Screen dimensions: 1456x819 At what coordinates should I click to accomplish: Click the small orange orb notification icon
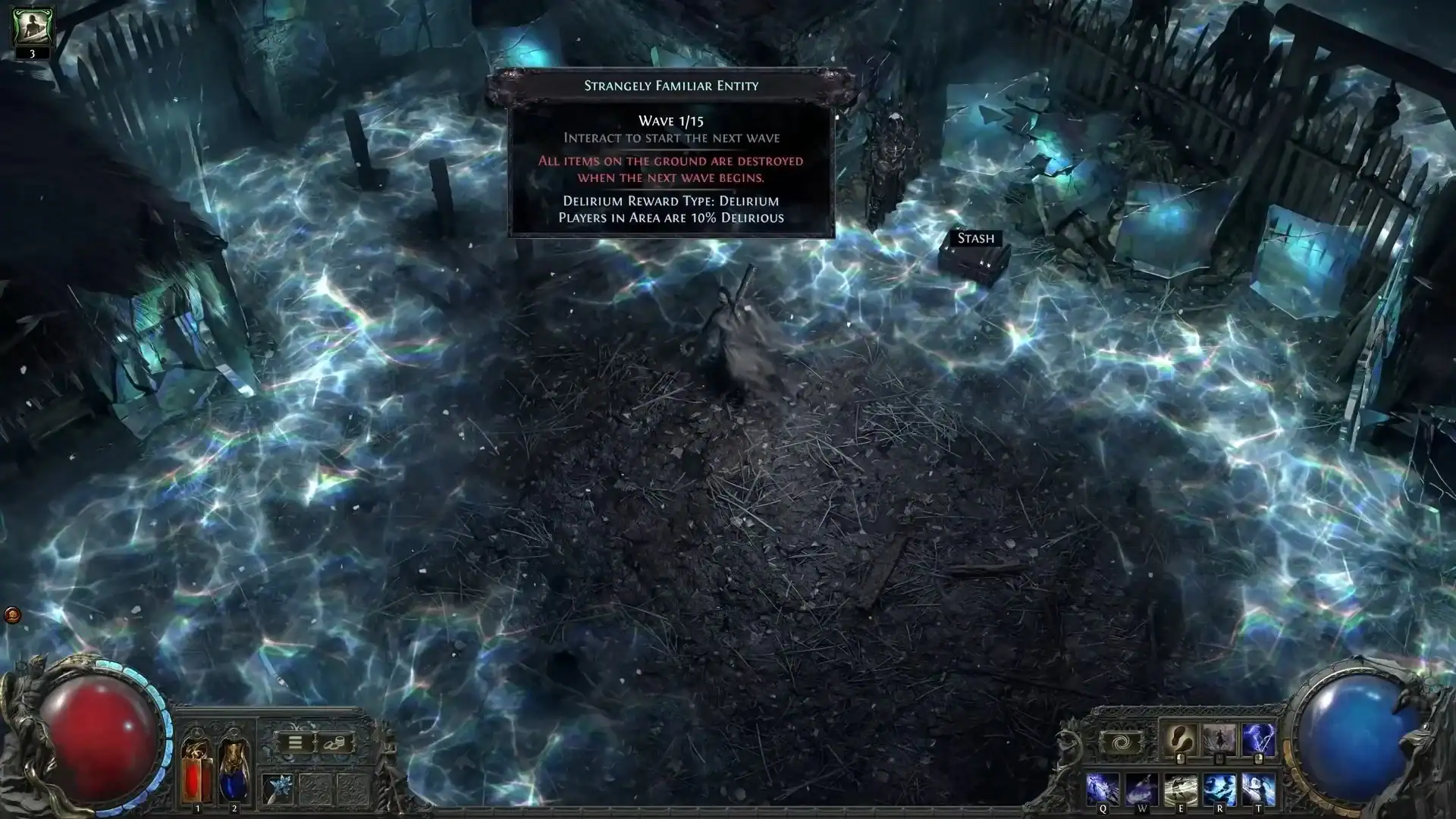(12, 615)
